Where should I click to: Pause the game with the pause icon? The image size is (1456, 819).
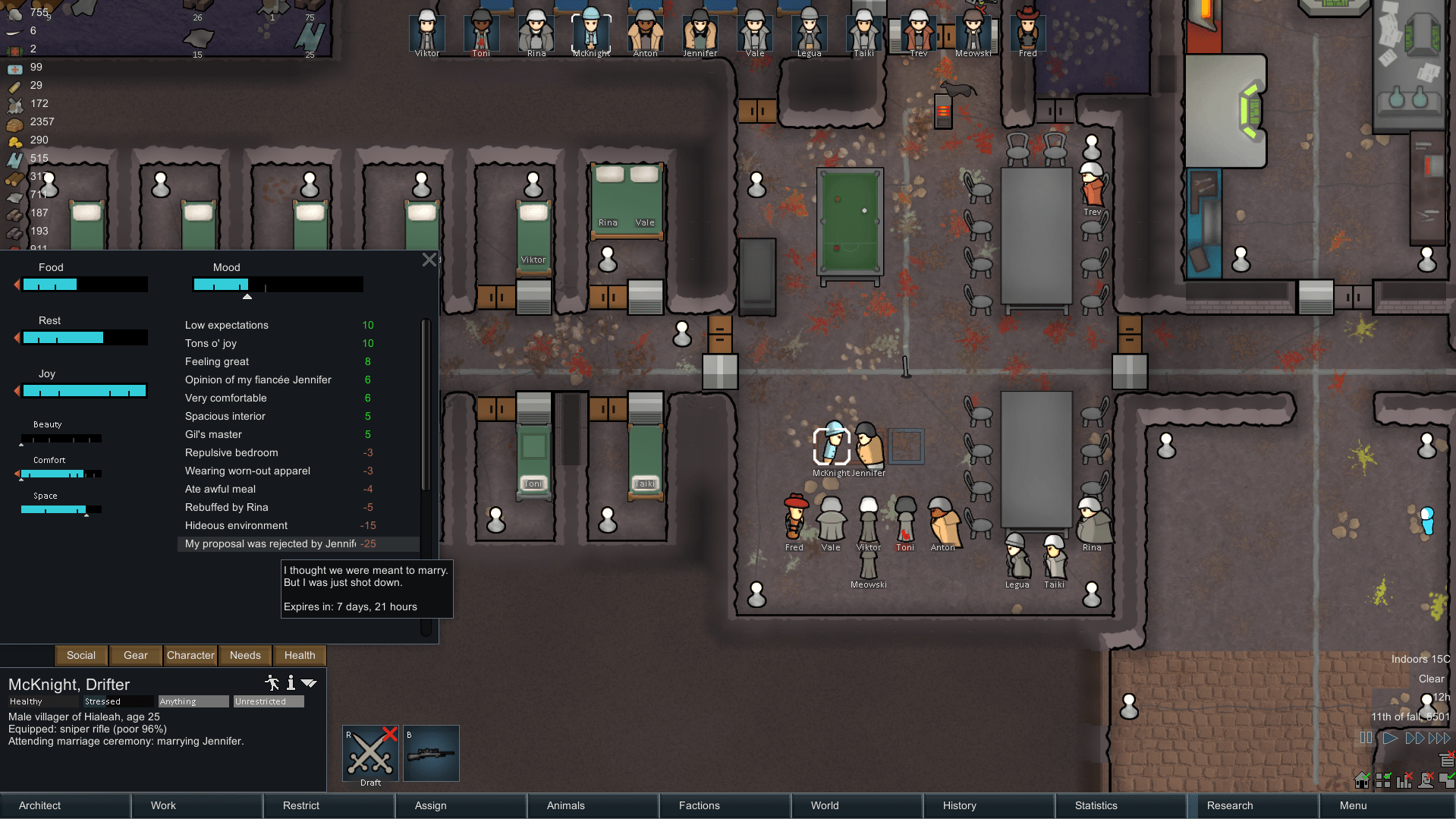[1366, 738]
